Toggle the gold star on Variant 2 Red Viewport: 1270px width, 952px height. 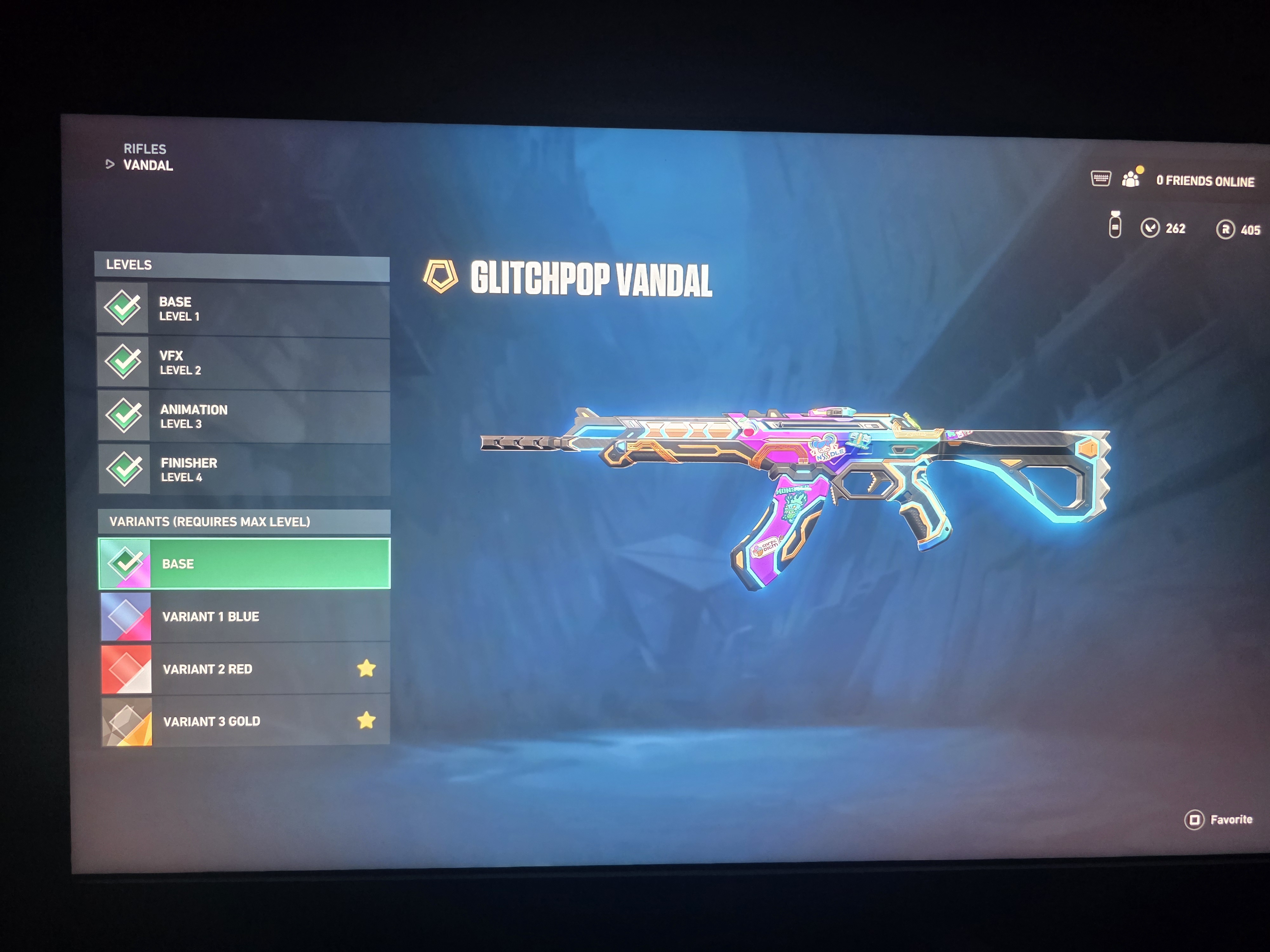[366, 668]
